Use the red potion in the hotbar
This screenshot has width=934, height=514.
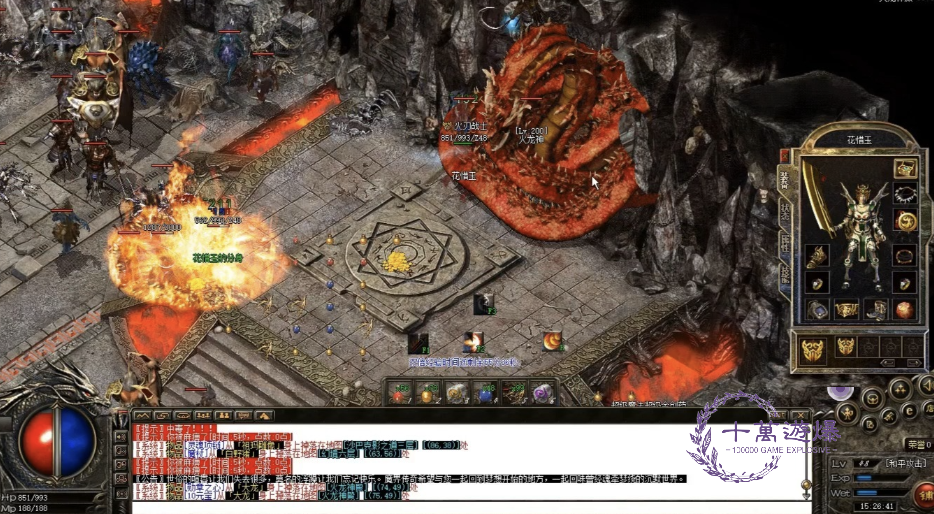click(400, 394)
